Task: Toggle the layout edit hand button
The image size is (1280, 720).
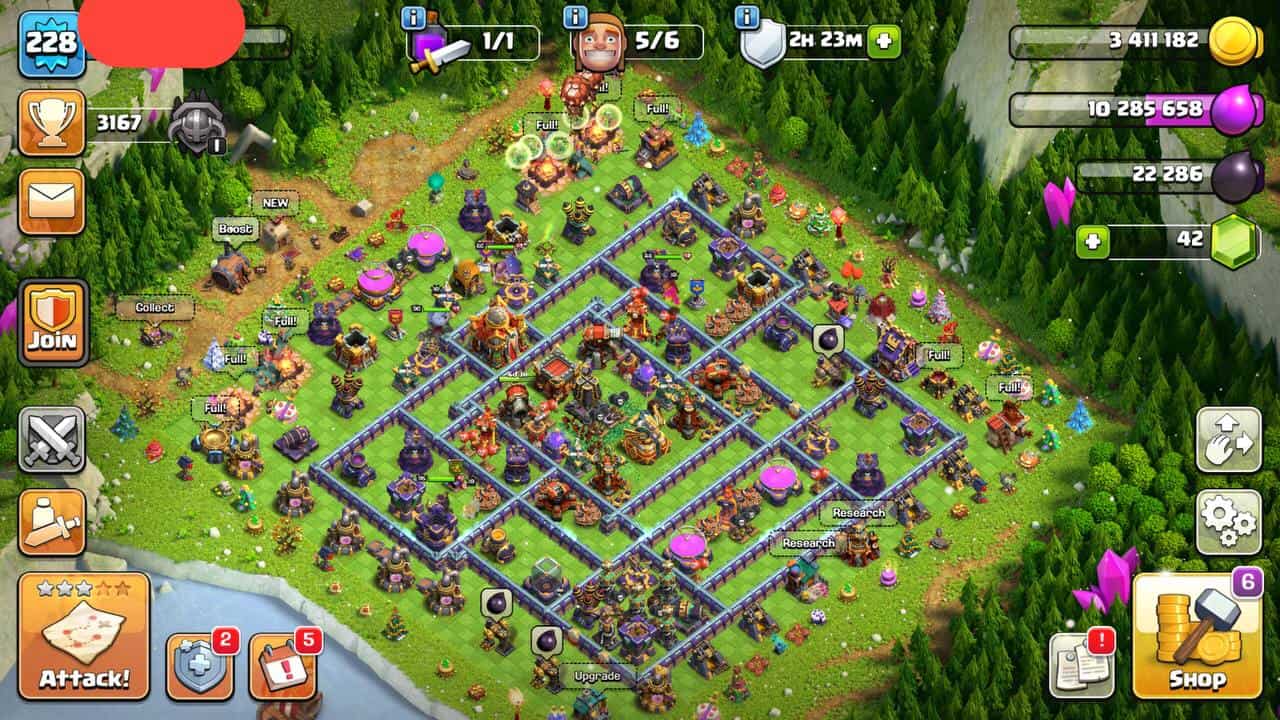Action: tap(1228, 439)
